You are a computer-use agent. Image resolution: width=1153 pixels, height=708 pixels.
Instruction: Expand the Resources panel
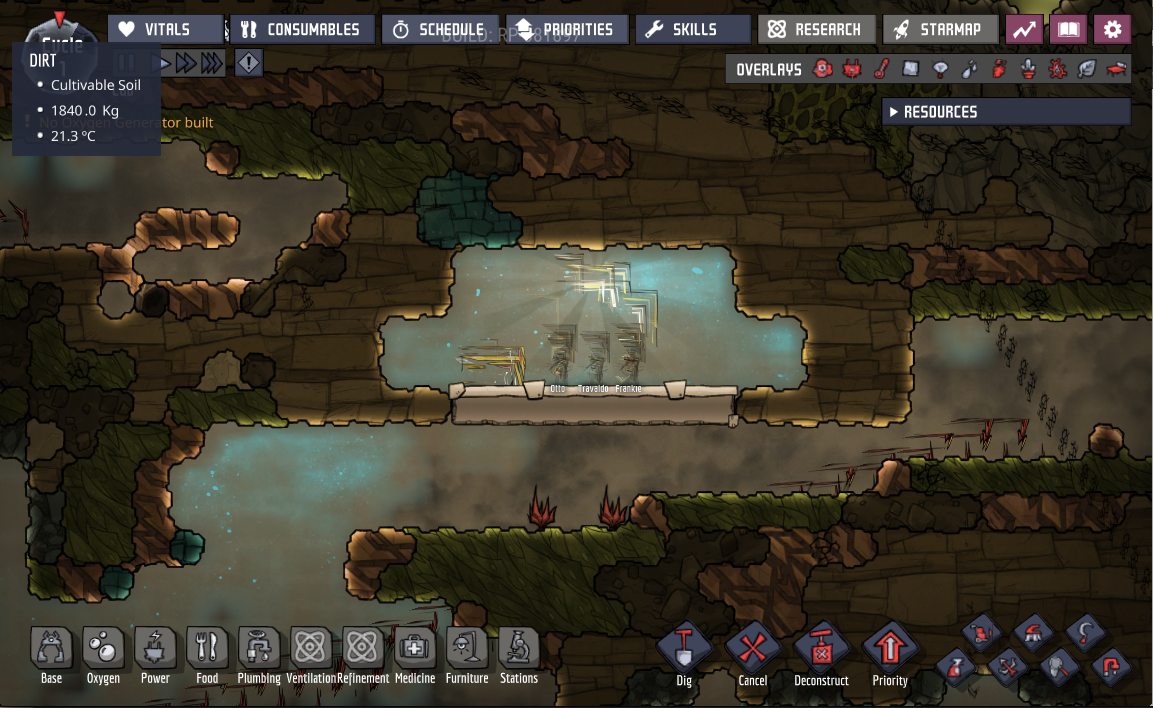coord(1006,112)
